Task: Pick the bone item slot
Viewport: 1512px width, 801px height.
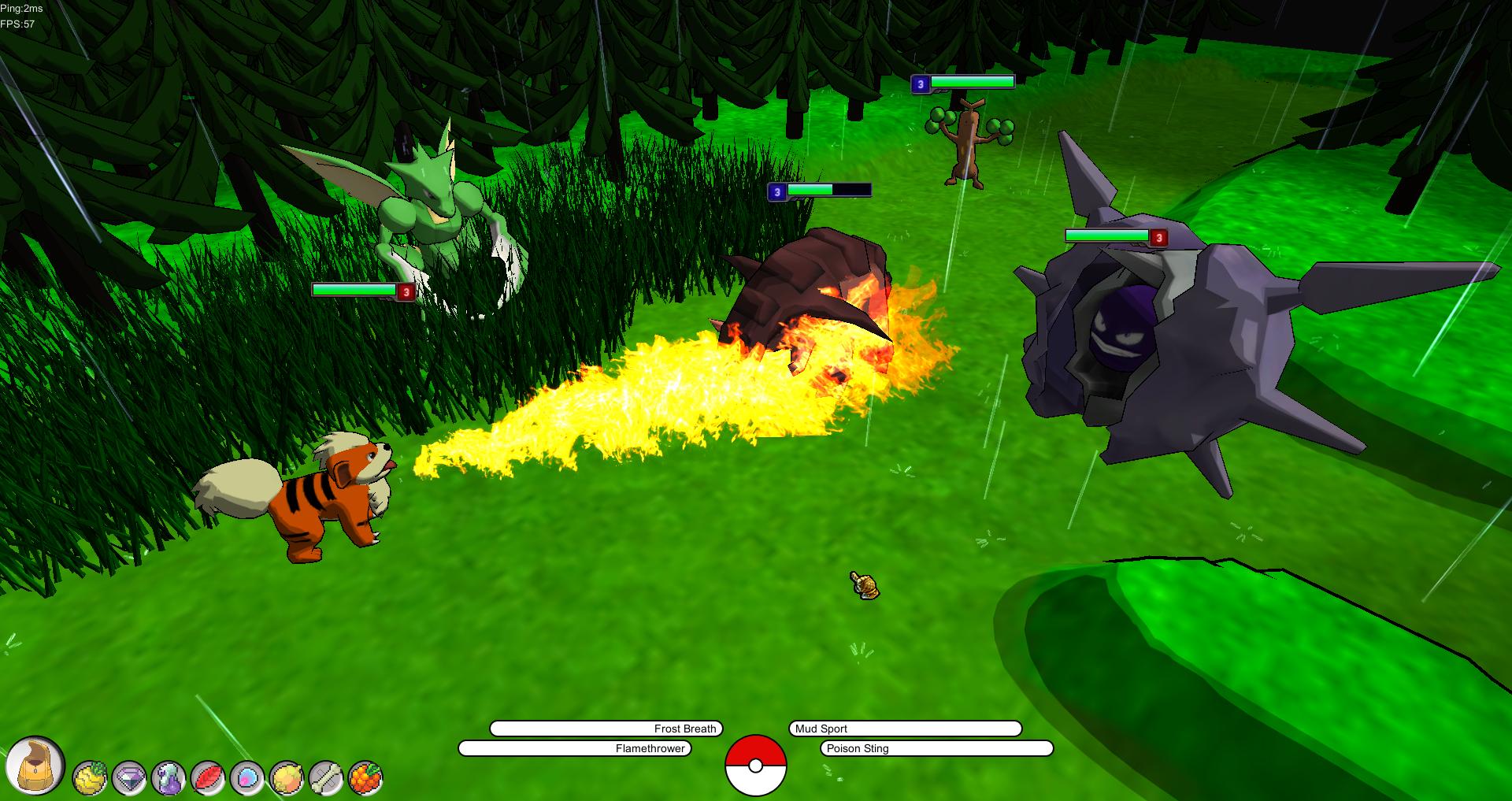Action: (326, 778)
